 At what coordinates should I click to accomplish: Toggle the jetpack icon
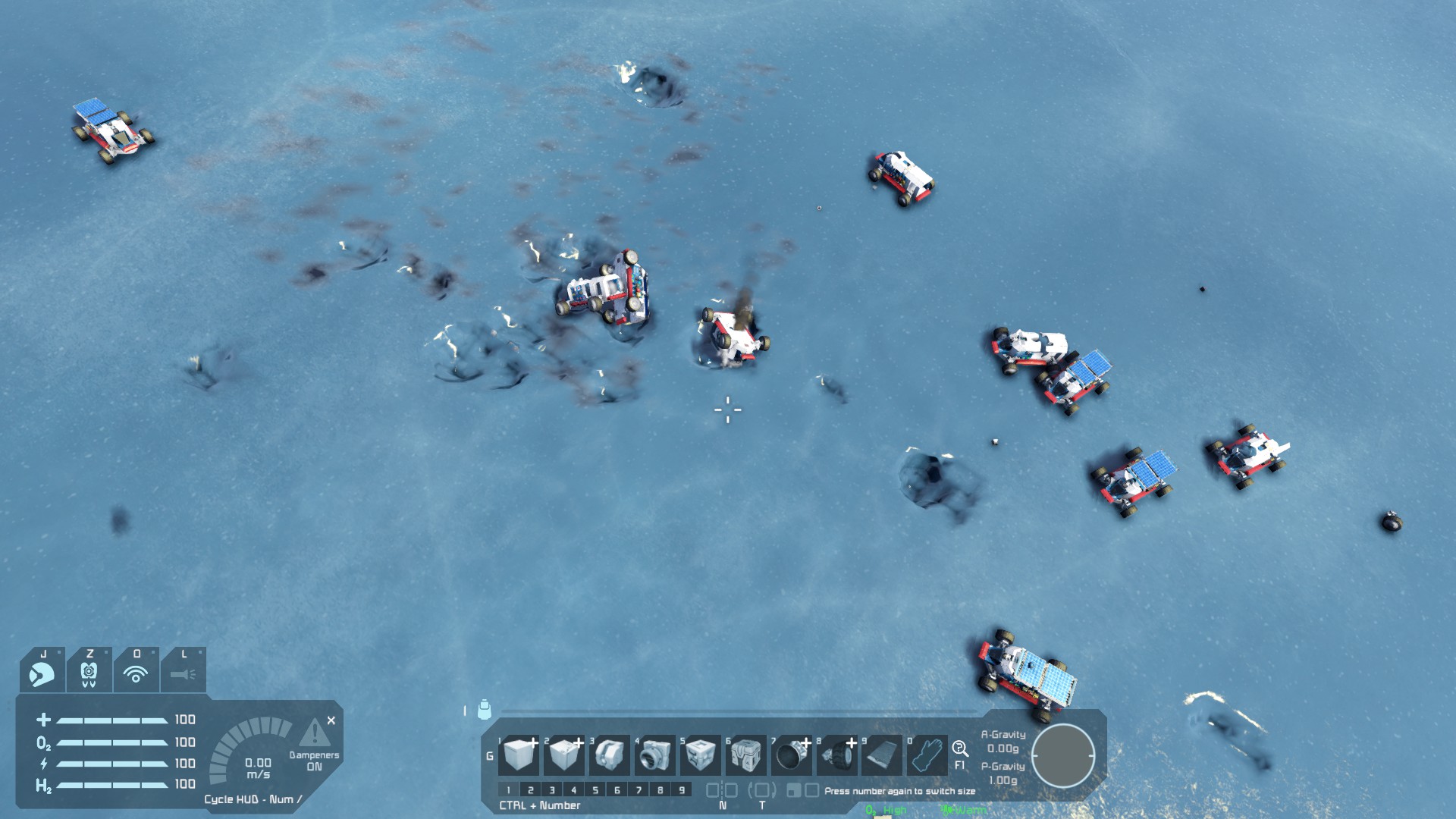[x=89, y=672]
